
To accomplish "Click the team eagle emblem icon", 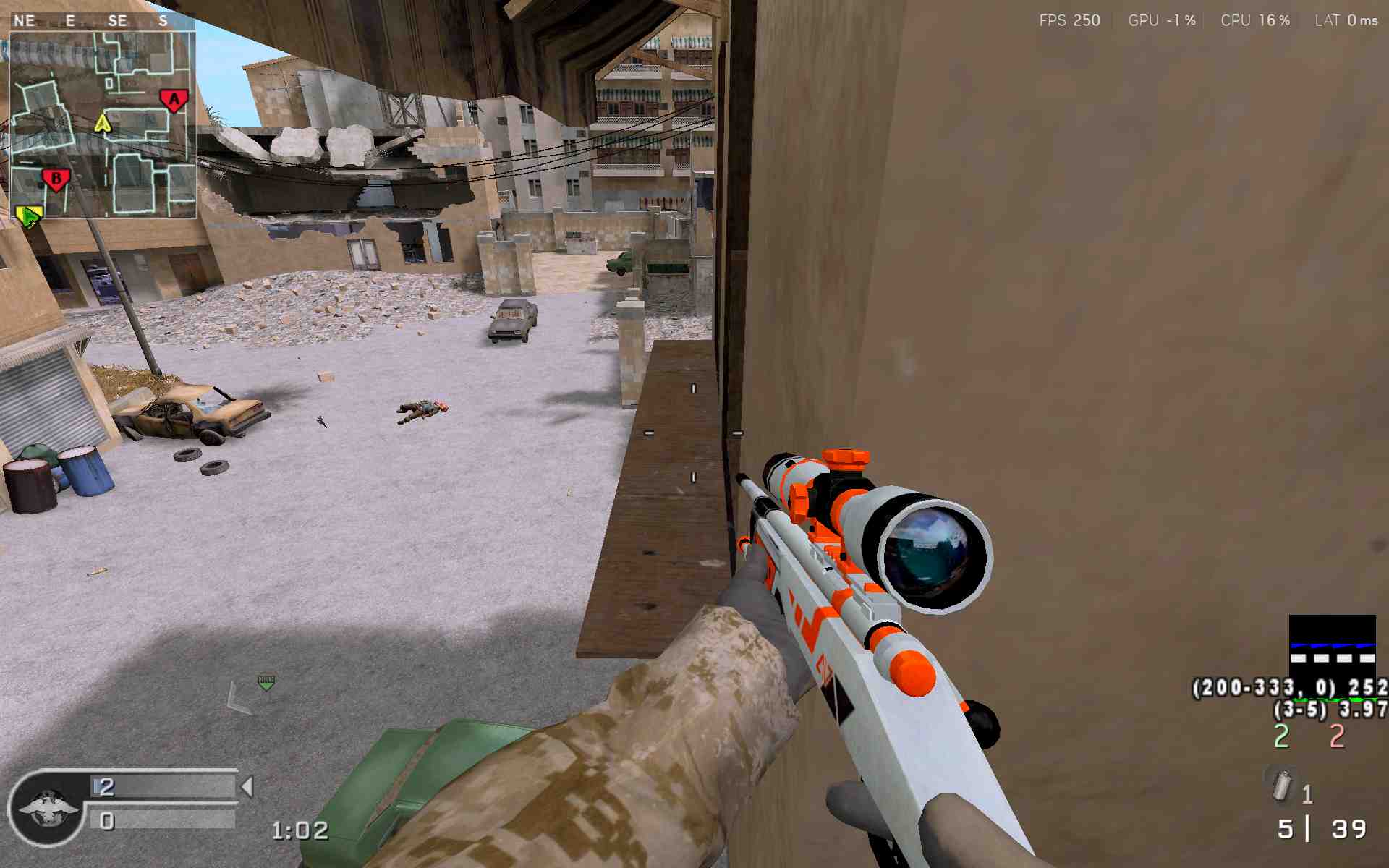I will pos(48,807).
